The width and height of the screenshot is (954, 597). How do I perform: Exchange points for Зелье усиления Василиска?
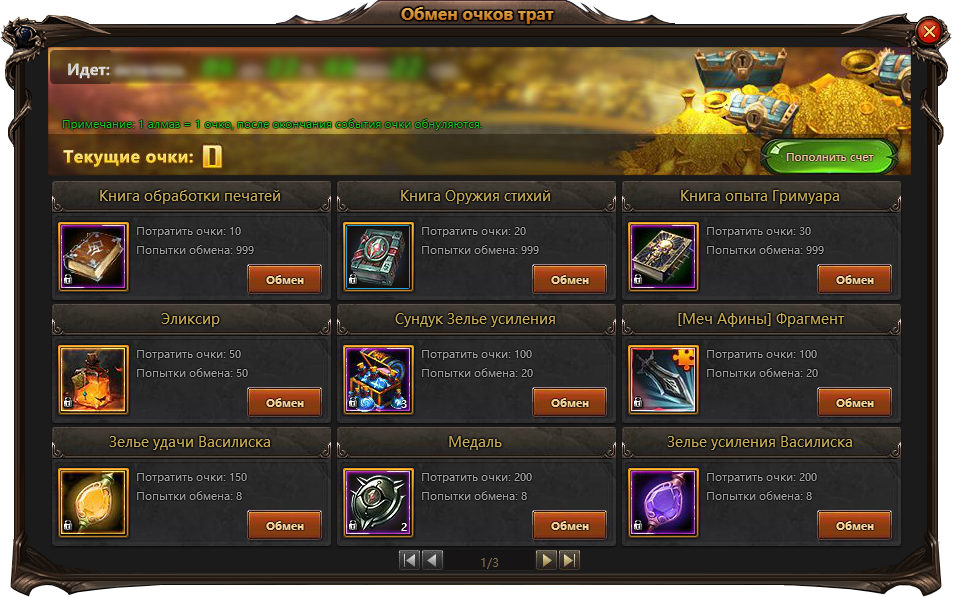tap(854, 525)
